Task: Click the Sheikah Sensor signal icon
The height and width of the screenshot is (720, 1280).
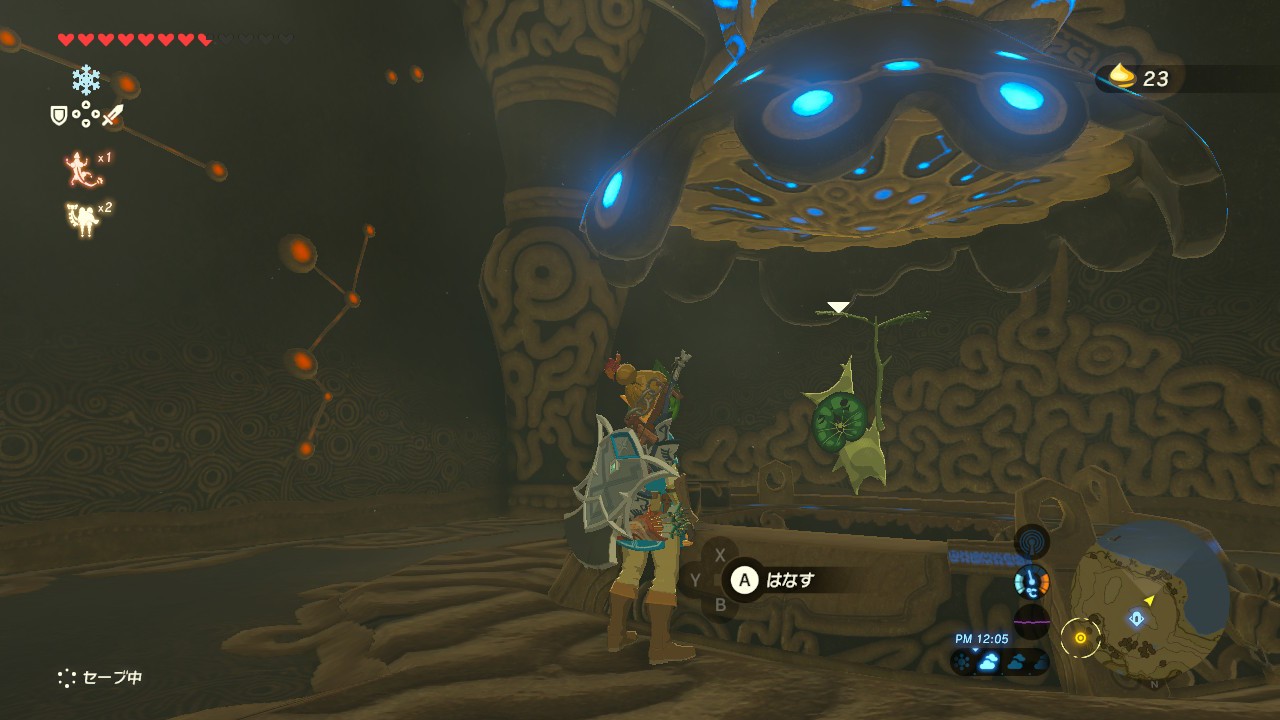Action: 1031,541
